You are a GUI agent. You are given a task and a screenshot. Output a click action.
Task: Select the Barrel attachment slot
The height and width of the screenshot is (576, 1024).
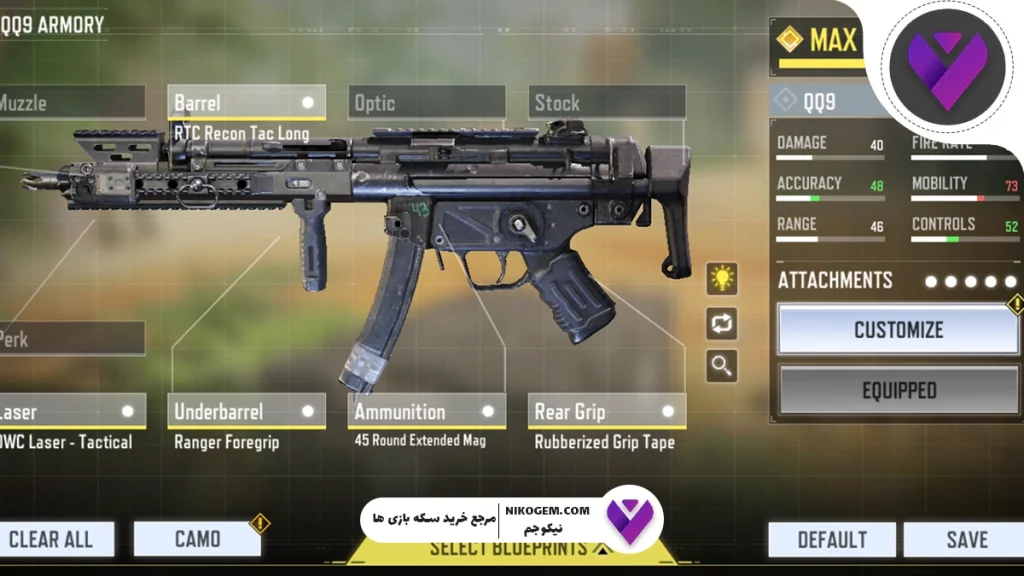point(245,103)
